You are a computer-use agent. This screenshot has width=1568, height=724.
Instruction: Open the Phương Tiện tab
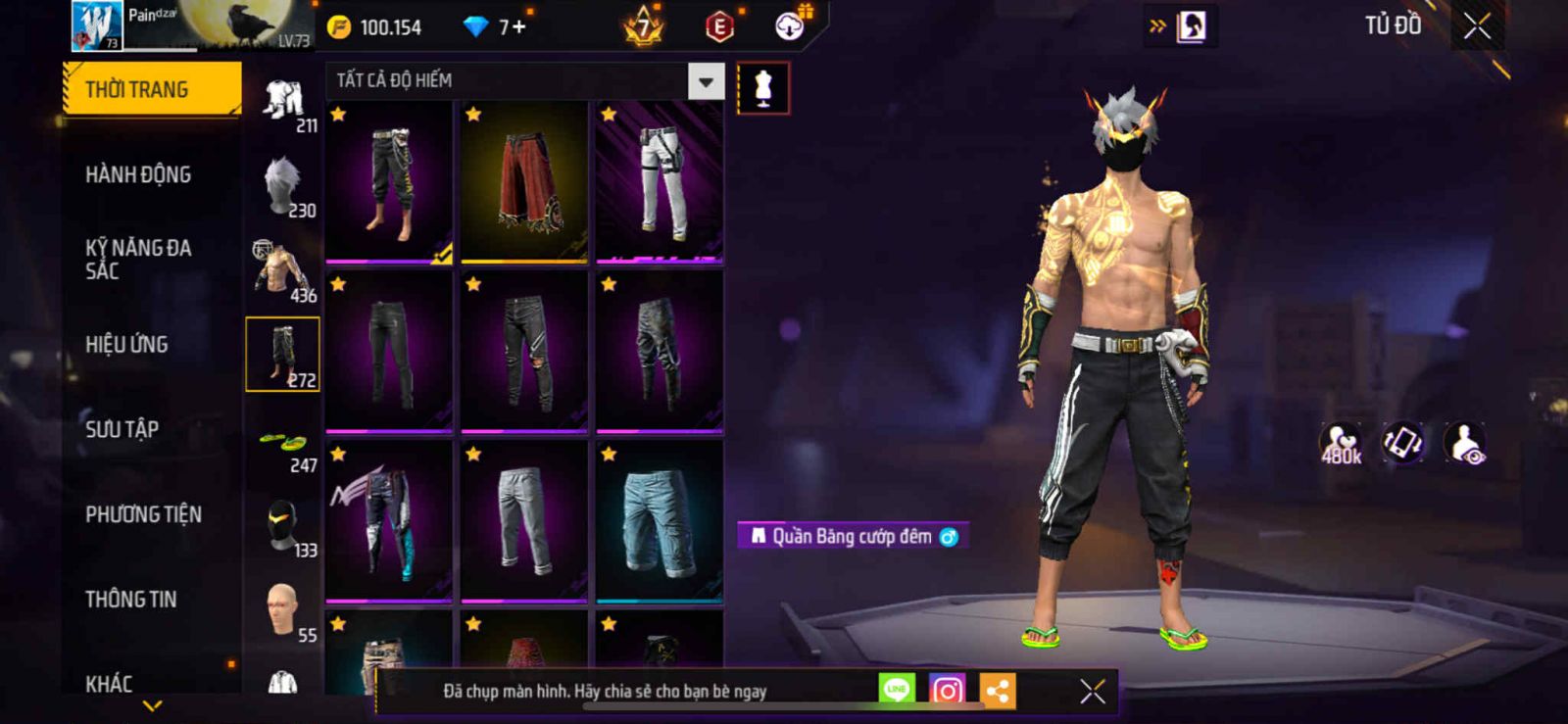(143, 514)
